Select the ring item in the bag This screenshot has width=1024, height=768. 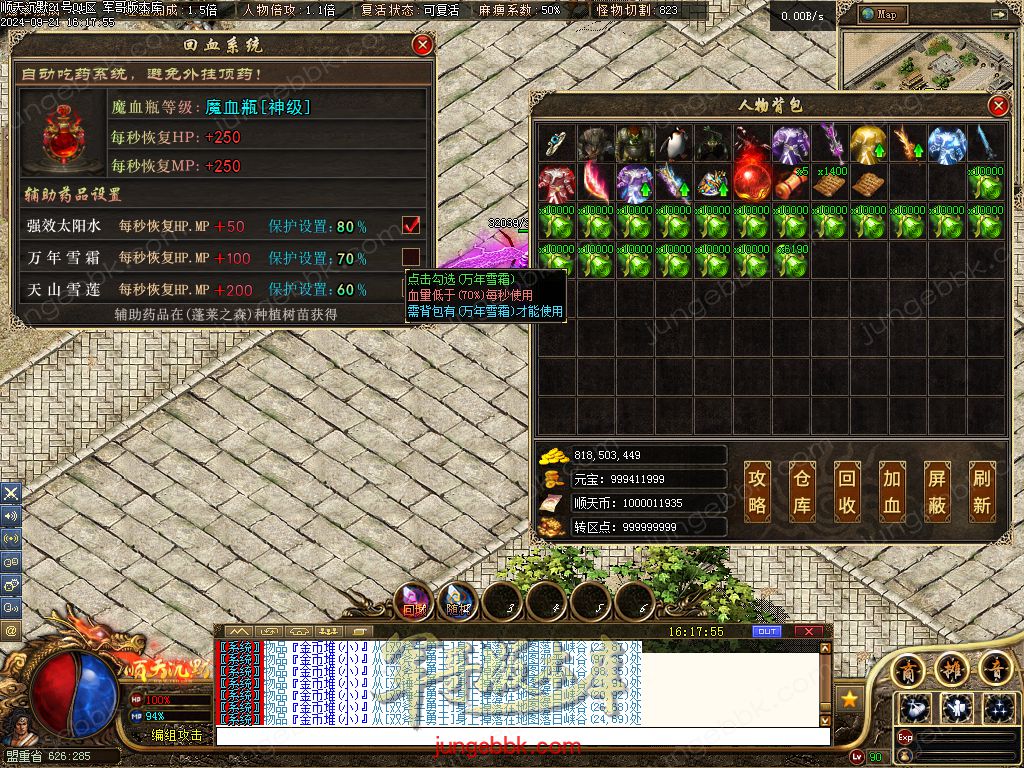point(556,144)
